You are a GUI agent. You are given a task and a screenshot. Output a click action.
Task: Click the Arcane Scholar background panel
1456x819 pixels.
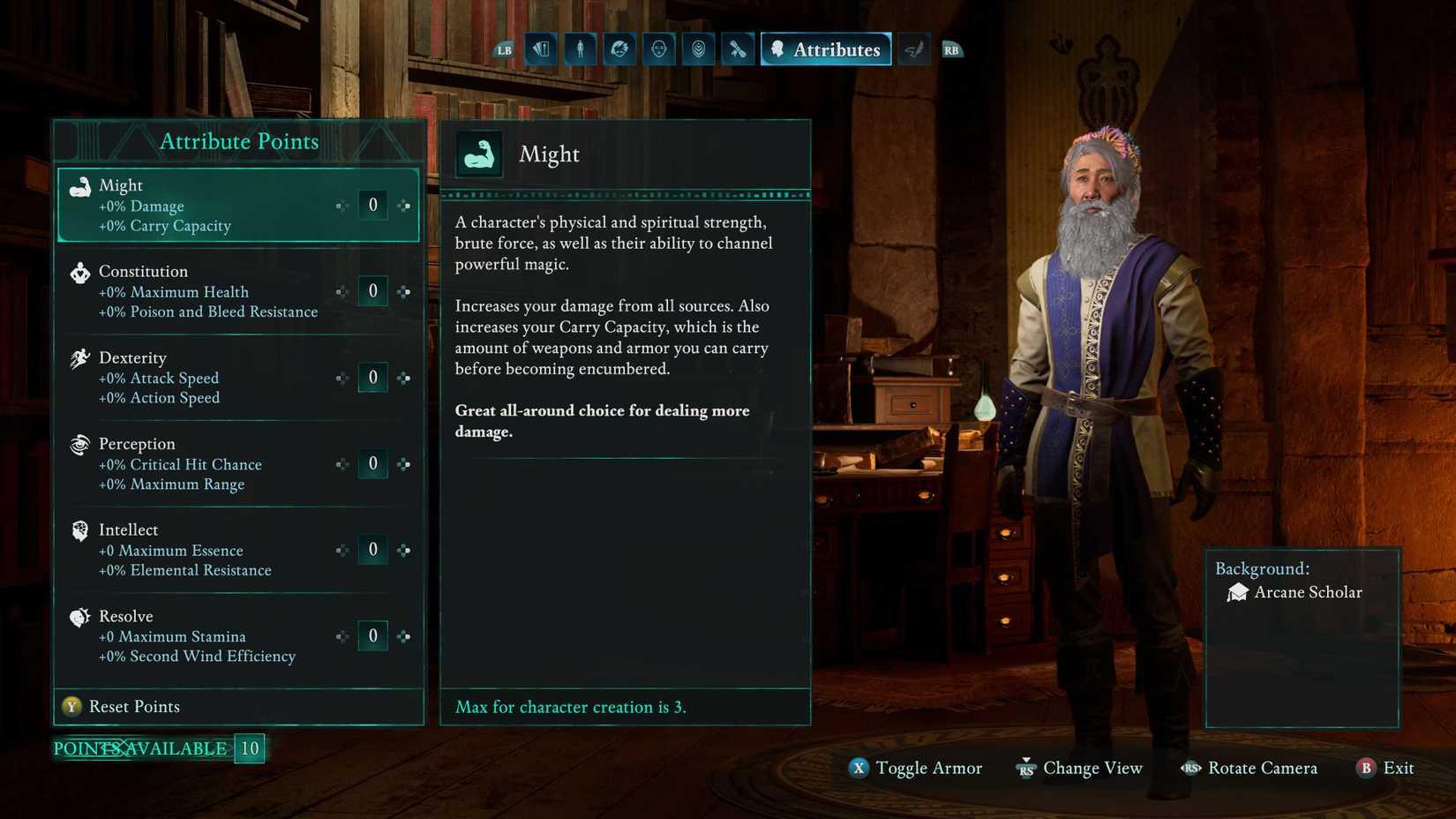click(1302, 635)
